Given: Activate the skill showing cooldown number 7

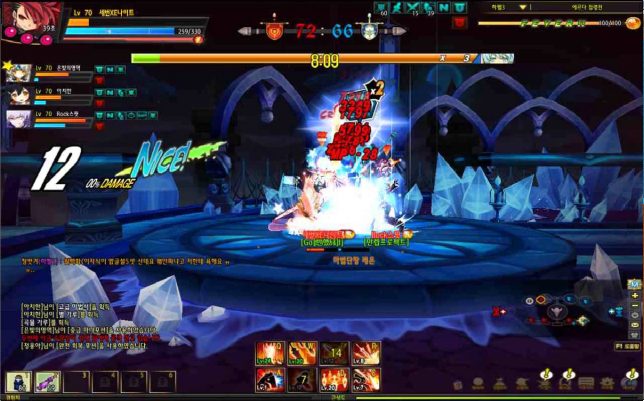Looking at the screenshot, I should pos(301,379).
